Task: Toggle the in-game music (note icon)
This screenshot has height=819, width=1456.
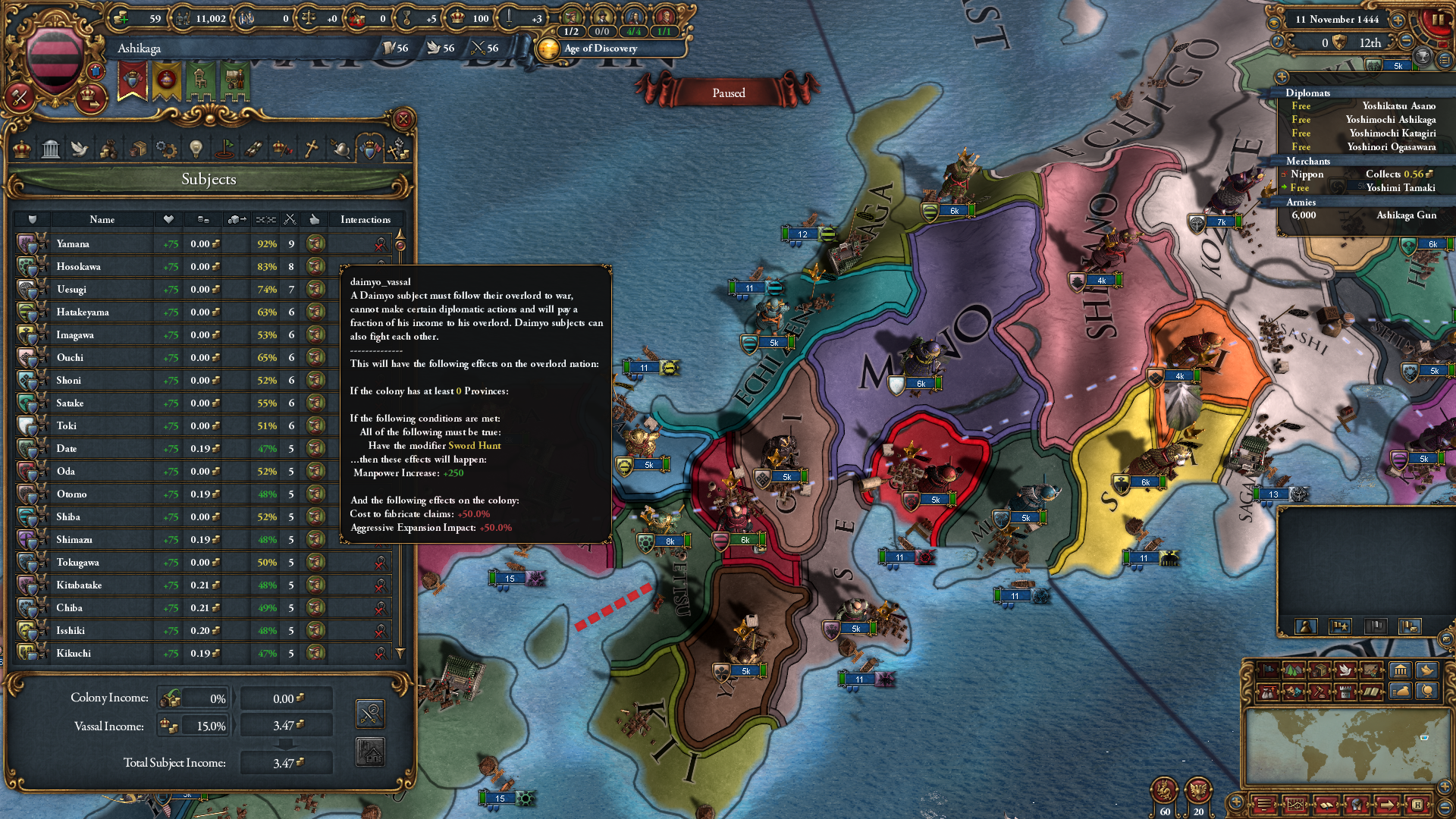Action: pyautogui.click(x=1279, y=42)
